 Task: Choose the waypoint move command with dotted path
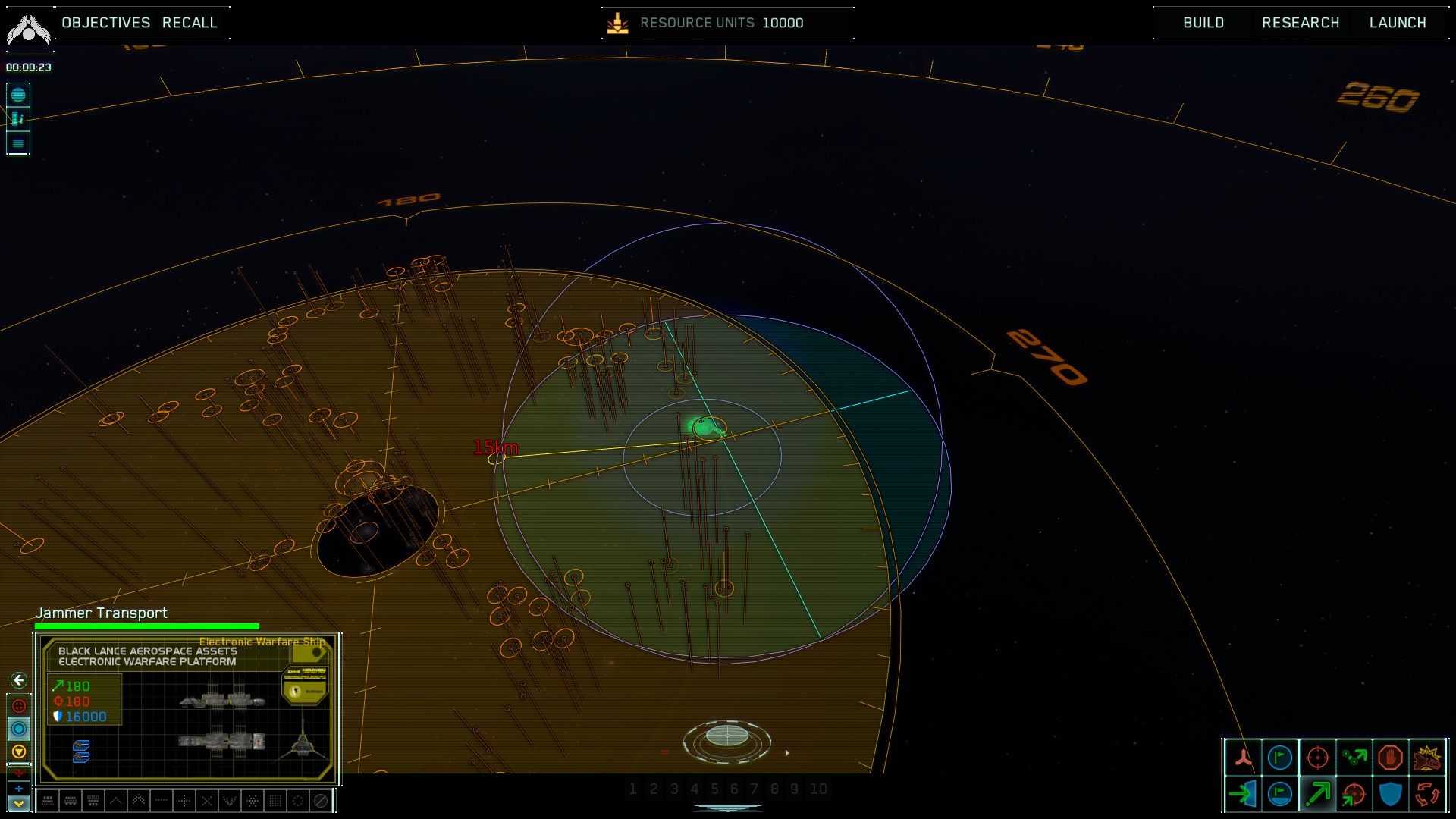point(1354,757)
